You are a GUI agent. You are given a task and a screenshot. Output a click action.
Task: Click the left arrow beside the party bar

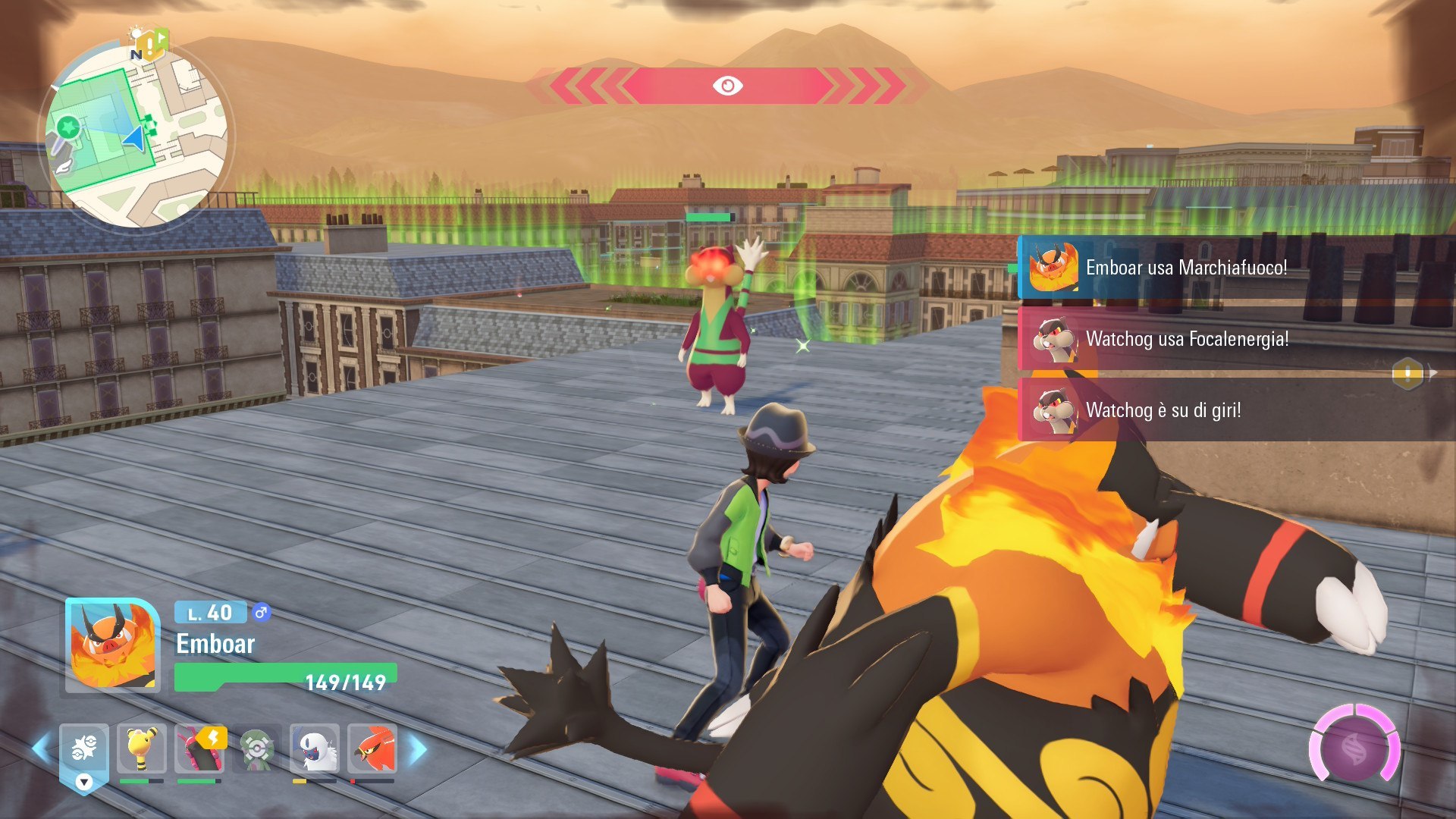(x=41, y=749)
